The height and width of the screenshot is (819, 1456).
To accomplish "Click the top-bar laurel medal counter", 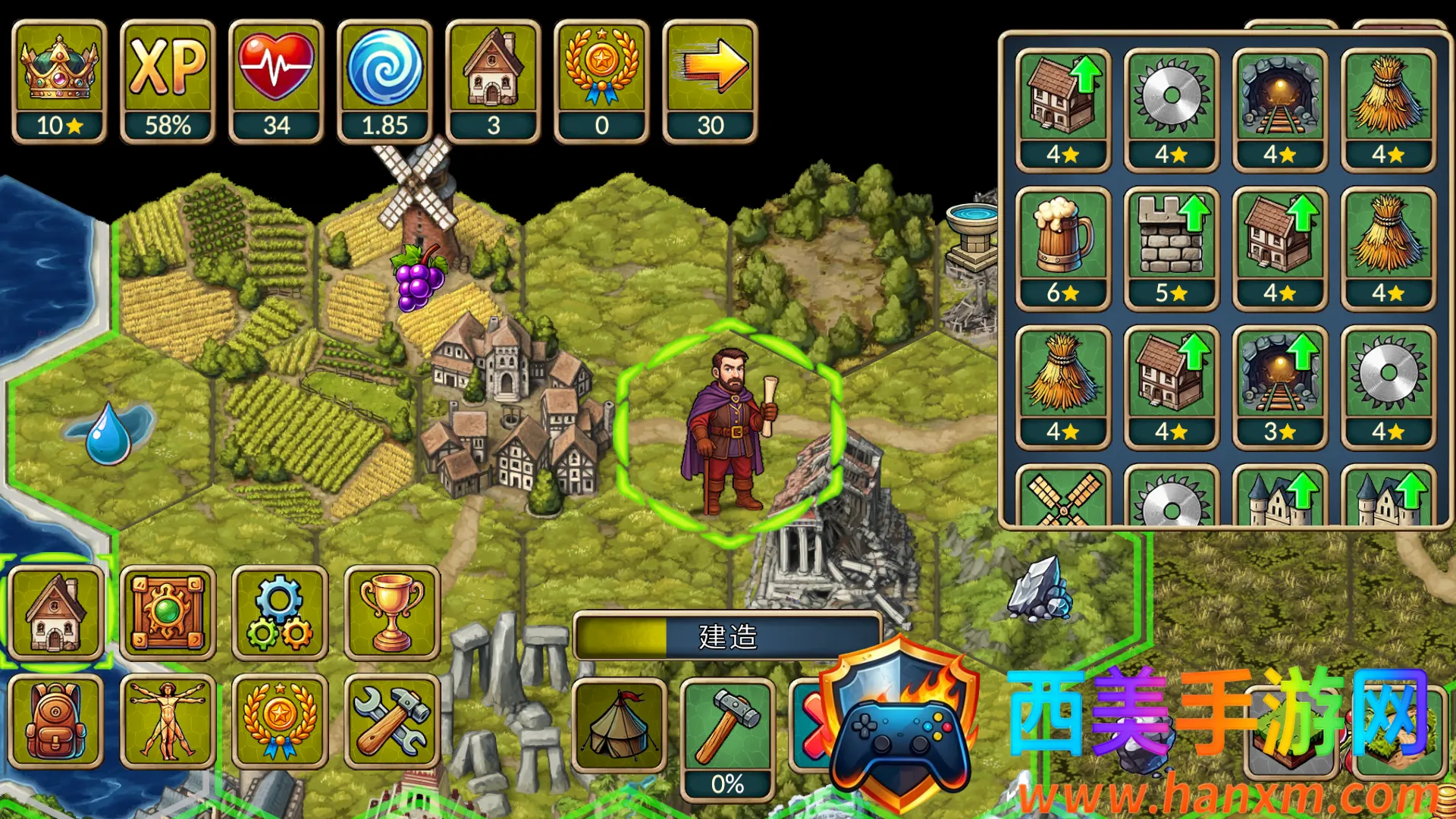I will (601, 81).
